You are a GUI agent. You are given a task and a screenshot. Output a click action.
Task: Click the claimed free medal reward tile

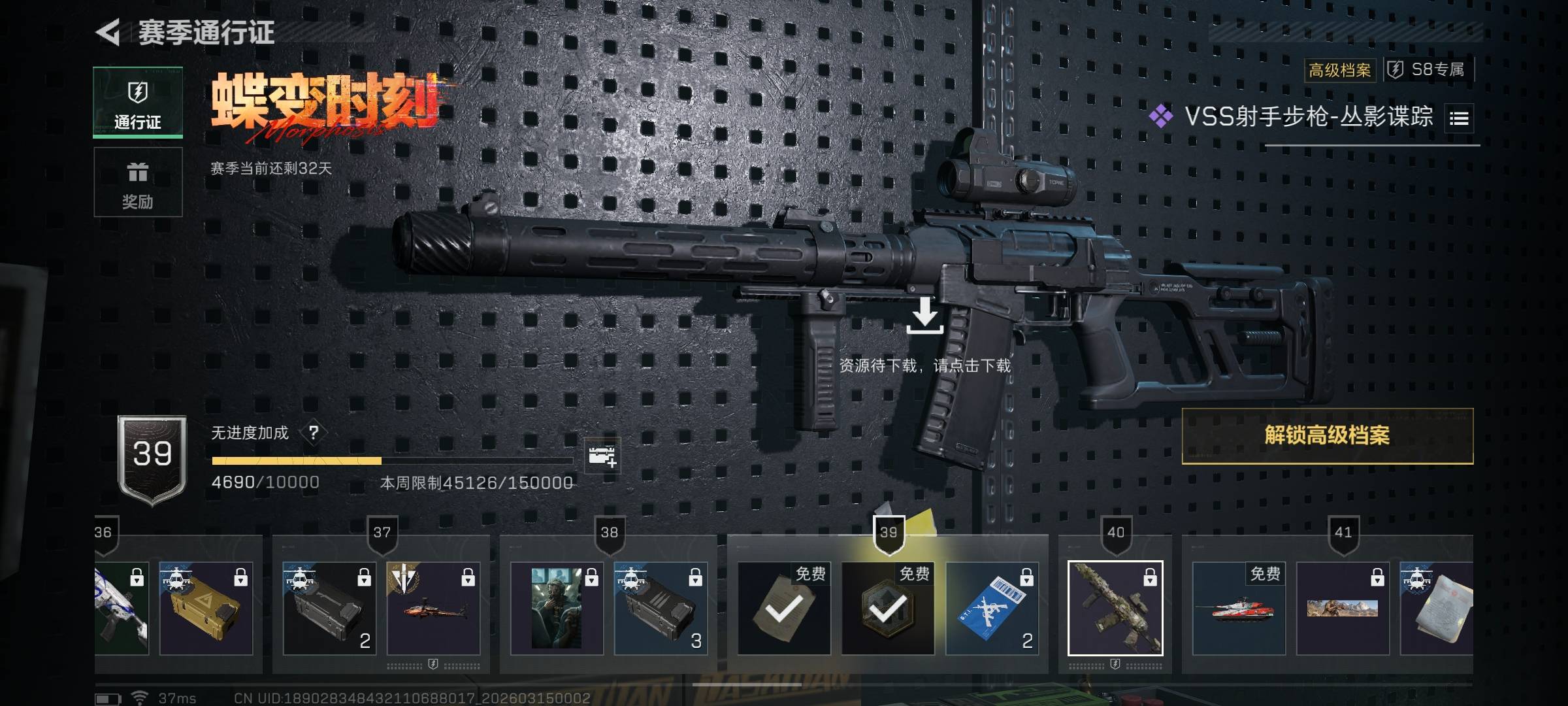888,608
